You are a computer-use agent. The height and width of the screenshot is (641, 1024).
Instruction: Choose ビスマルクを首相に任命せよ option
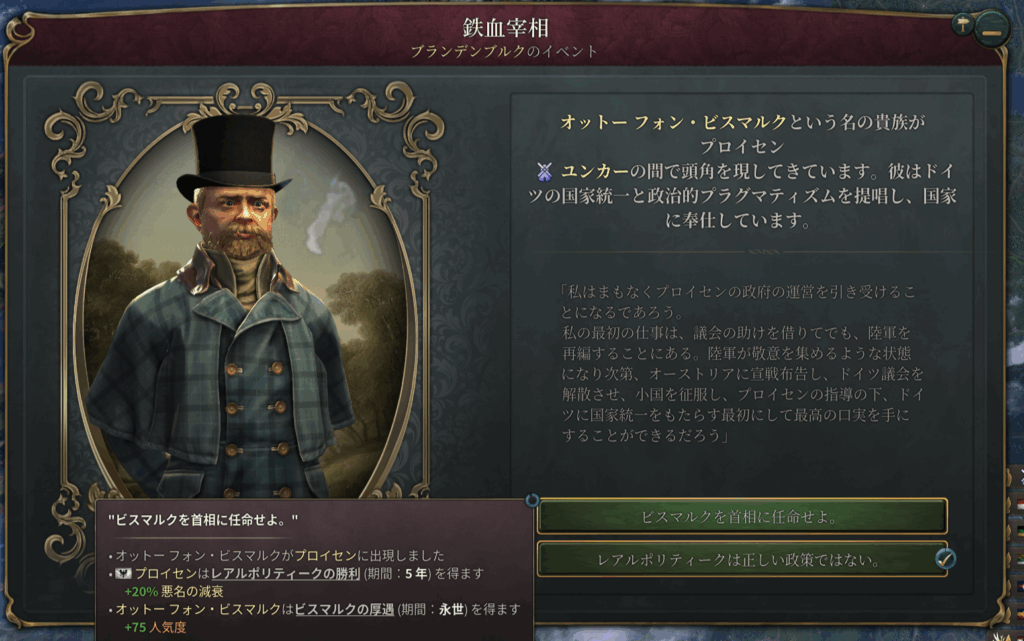point(741,517)
